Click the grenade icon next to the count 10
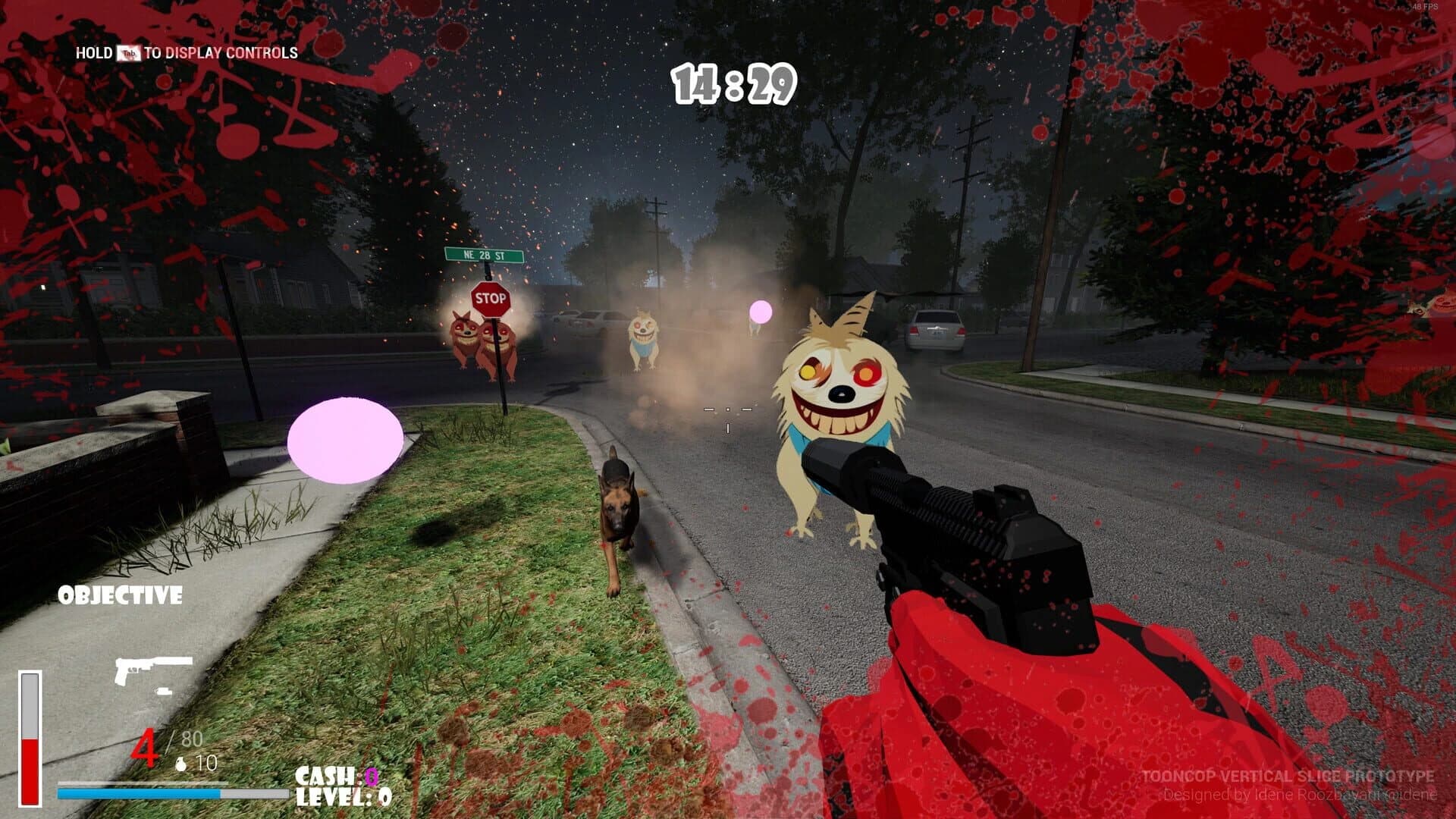The height and width of the screenshot is (819, 1456). [182, 764]
